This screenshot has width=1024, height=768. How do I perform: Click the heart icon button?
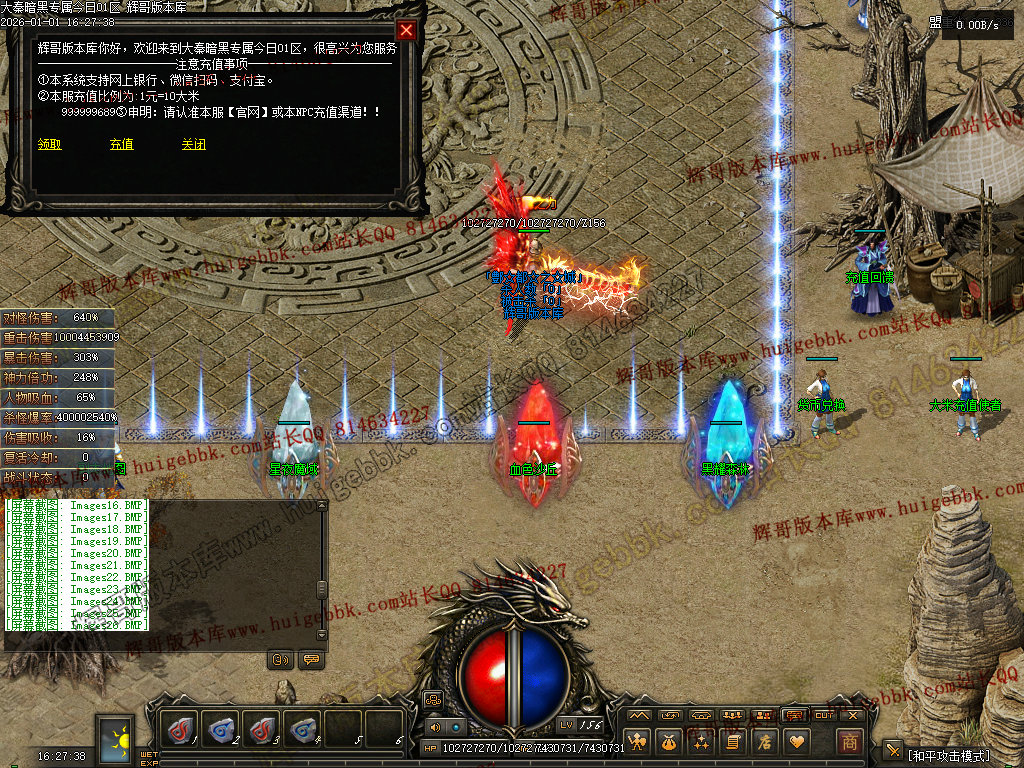pos(797,742)
